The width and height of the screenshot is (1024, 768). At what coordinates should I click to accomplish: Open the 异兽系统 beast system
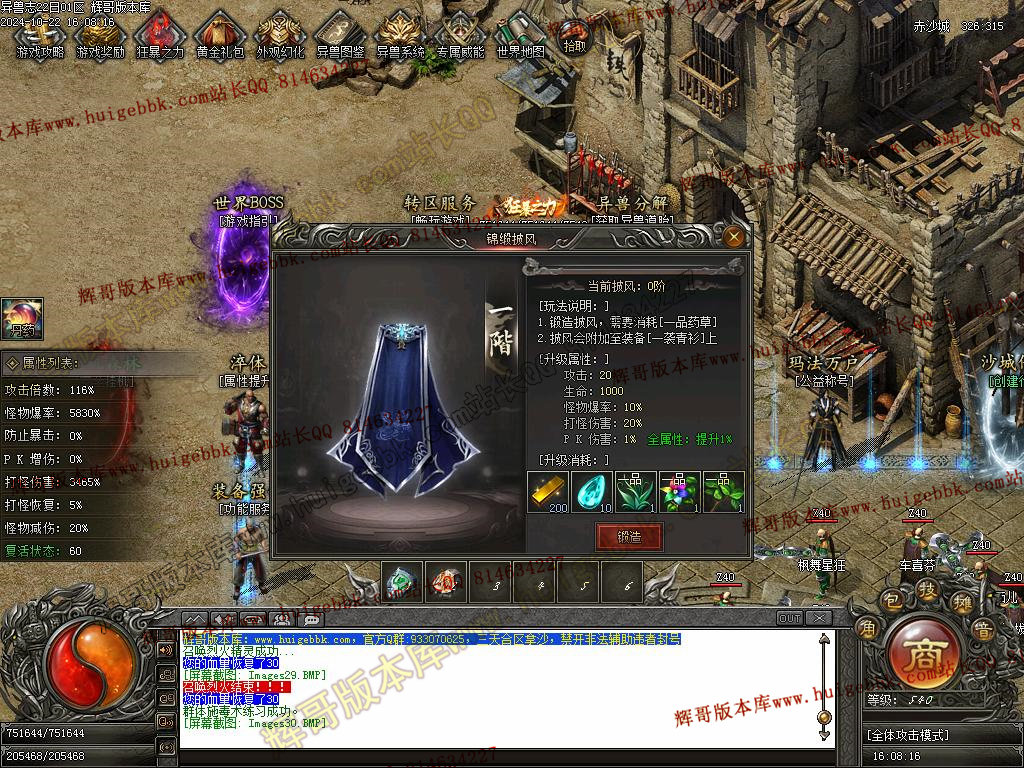400,36
